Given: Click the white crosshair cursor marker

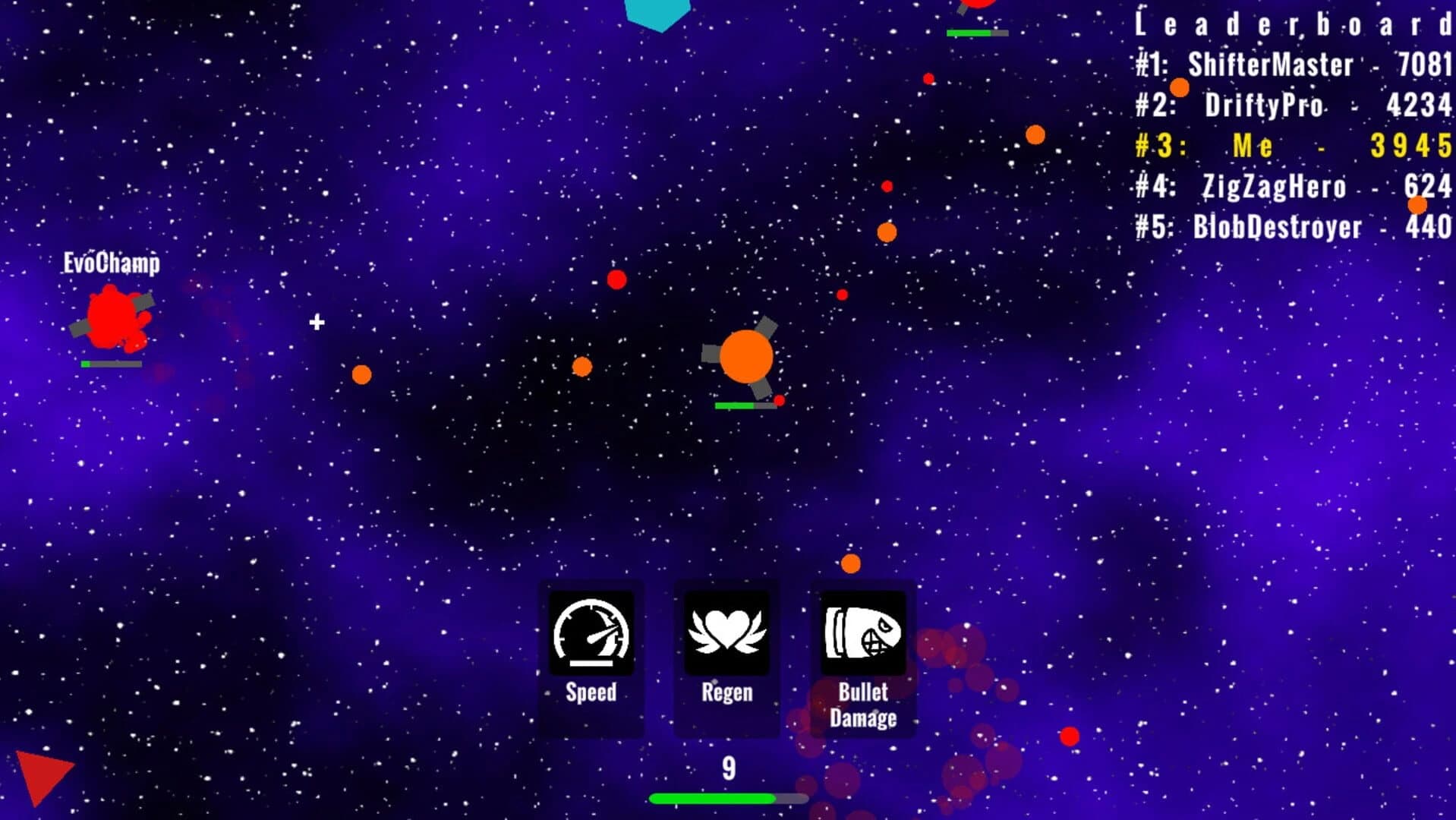Looking at the screenshot, I should (x=316, y=322).
